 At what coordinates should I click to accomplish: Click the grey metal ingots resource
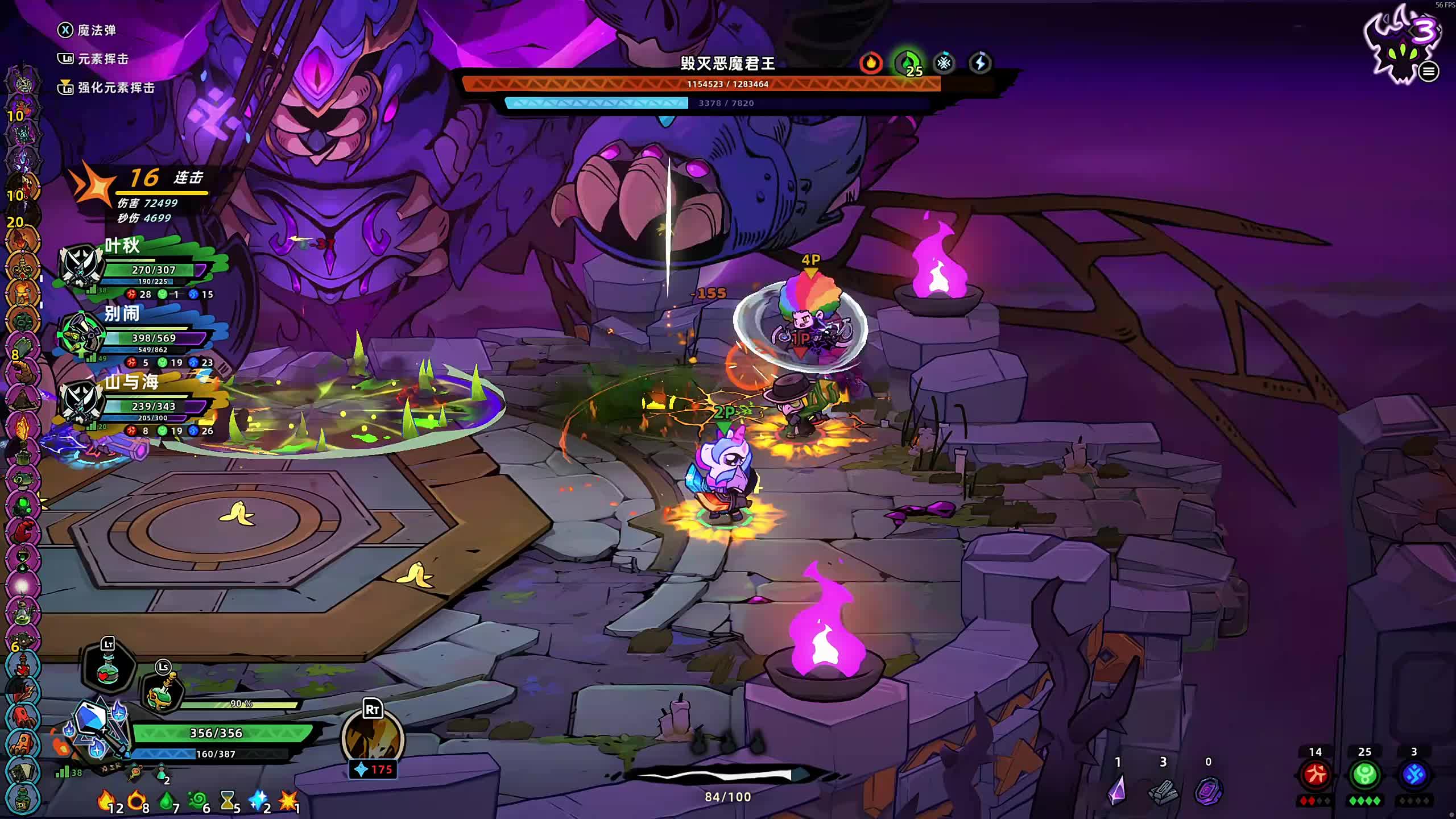coord(1163,792)
